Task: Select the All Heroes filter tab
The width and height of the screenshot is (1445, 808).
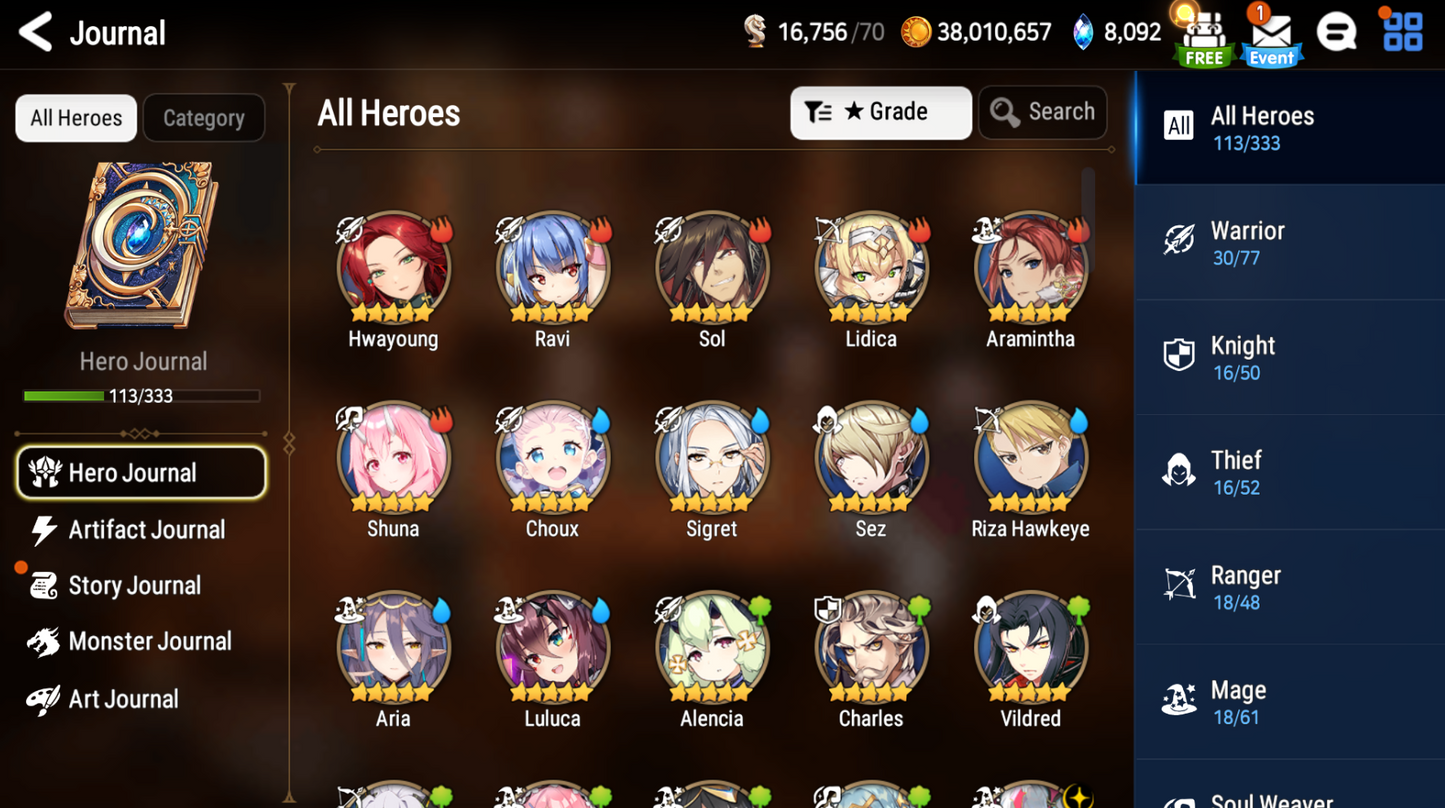Action: coord(75,117)
